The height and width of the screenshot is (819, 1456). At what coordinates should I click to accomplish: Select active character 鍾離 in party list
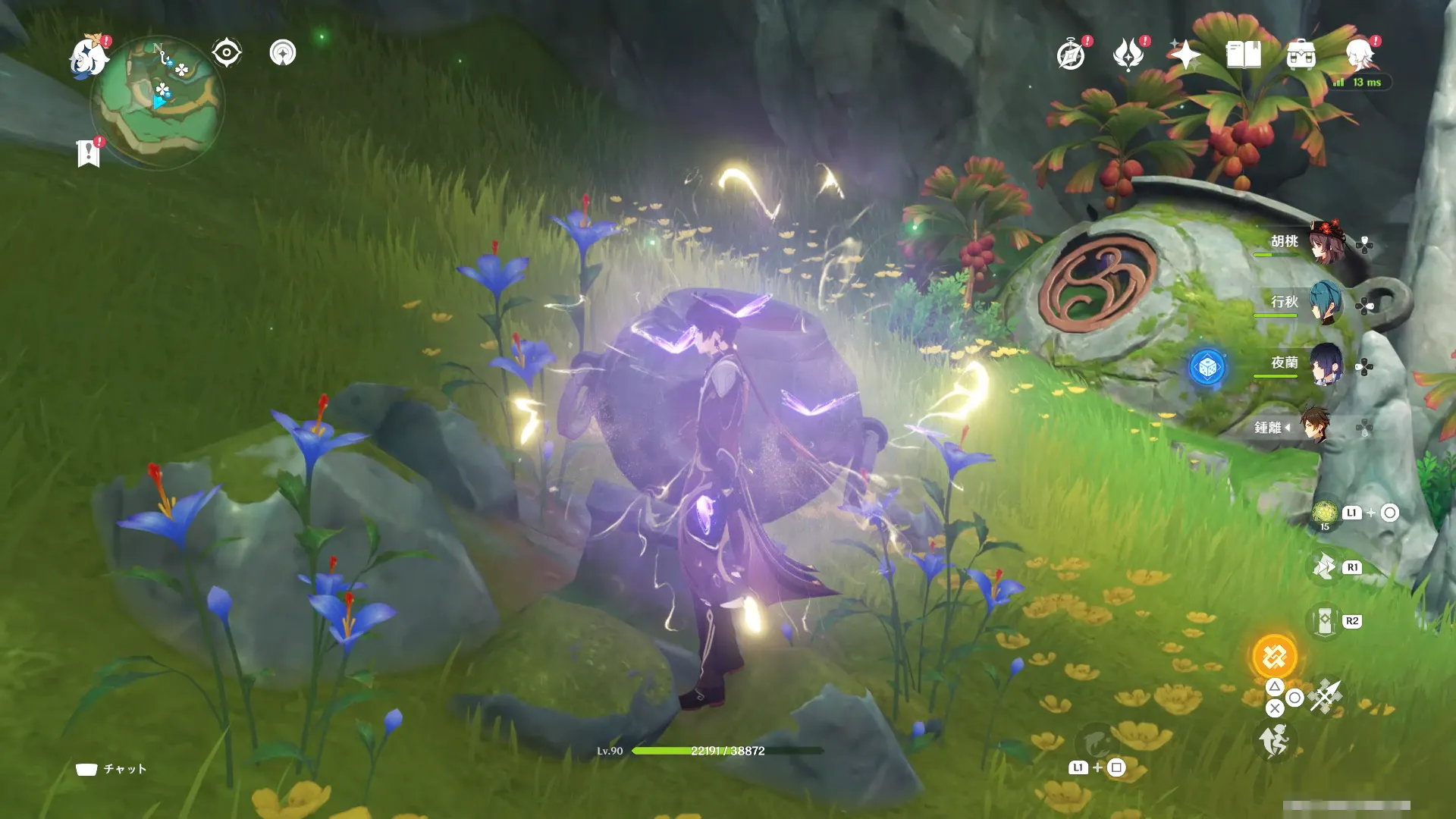(x=1316, y=426)
